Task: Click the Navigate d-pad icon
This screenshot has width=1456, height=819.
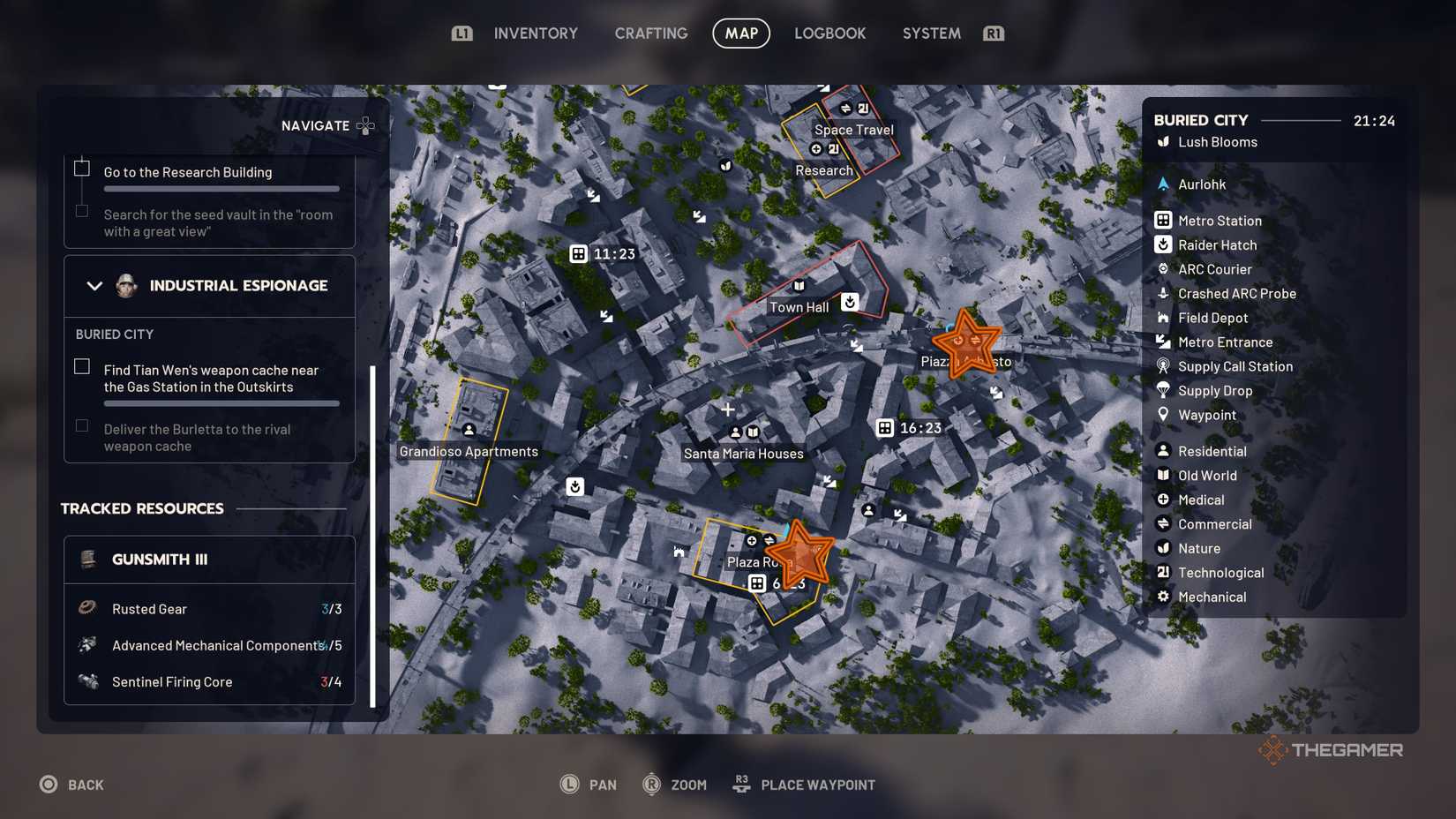Action: click(x=367, y=125)
